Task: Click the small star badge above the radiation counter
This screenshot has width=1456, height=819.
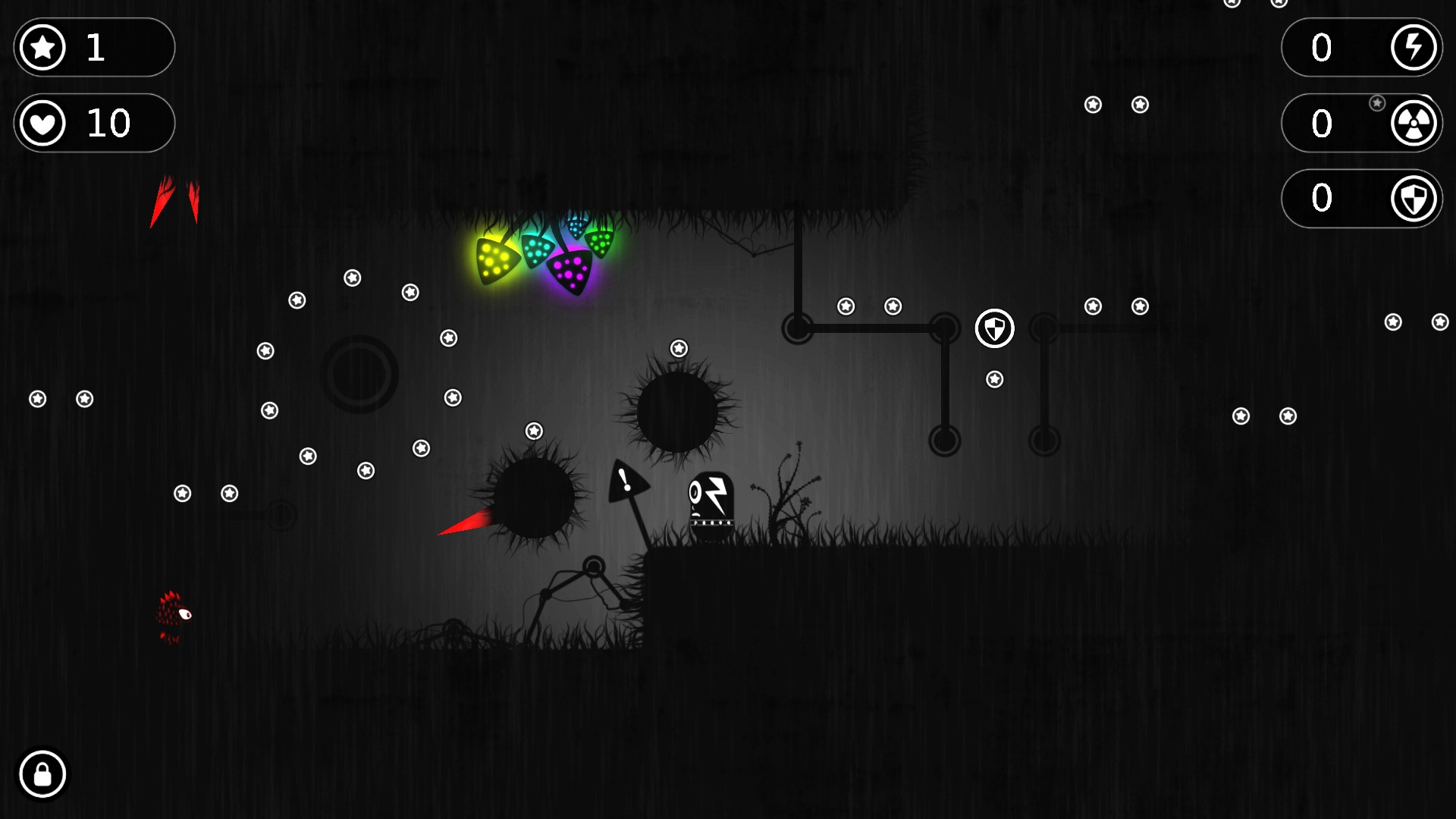Action: point(1376,101)
